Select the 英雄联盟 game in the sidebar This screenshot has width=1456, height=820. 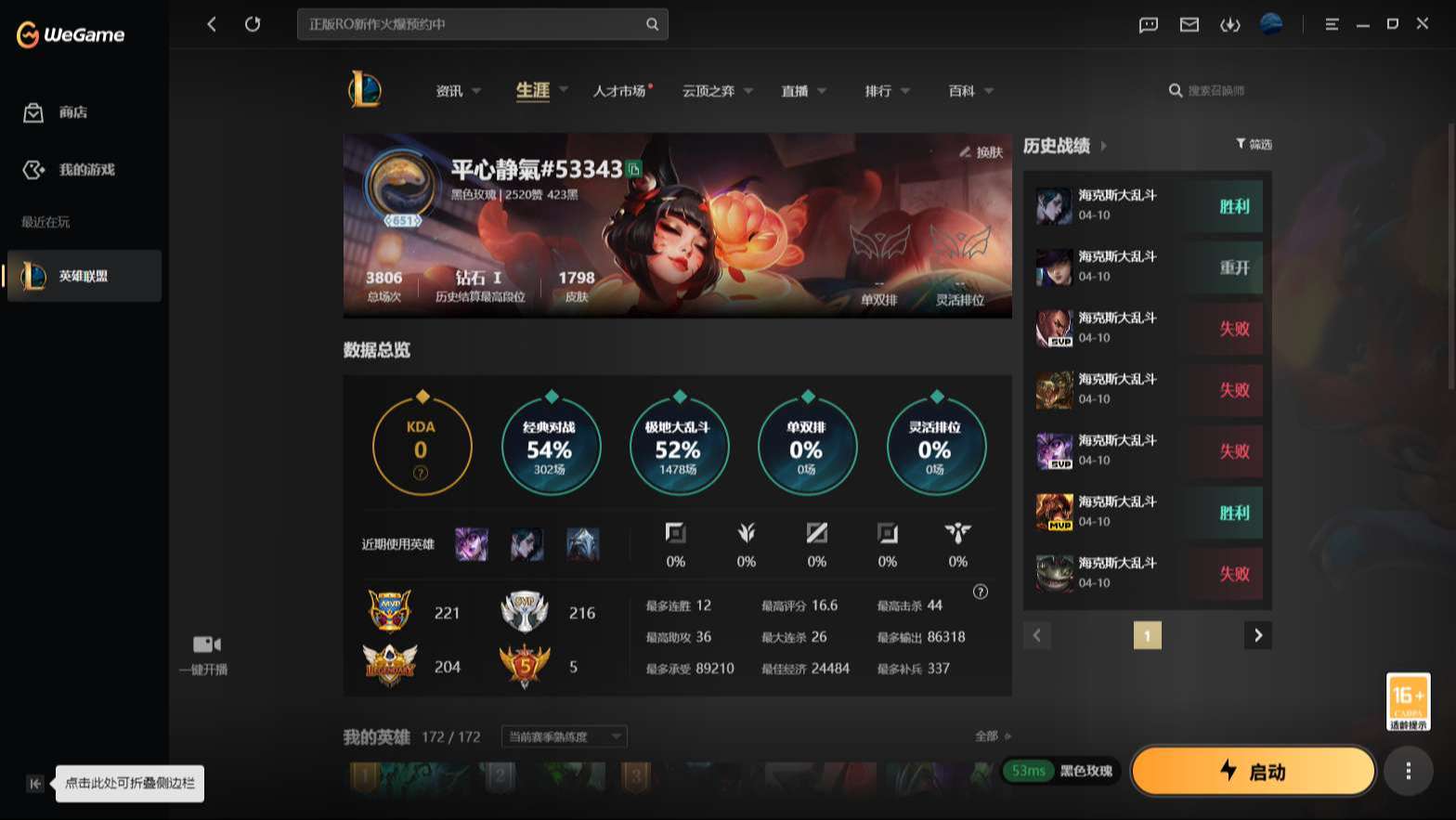pyautogui.click(x=84, y=276)
